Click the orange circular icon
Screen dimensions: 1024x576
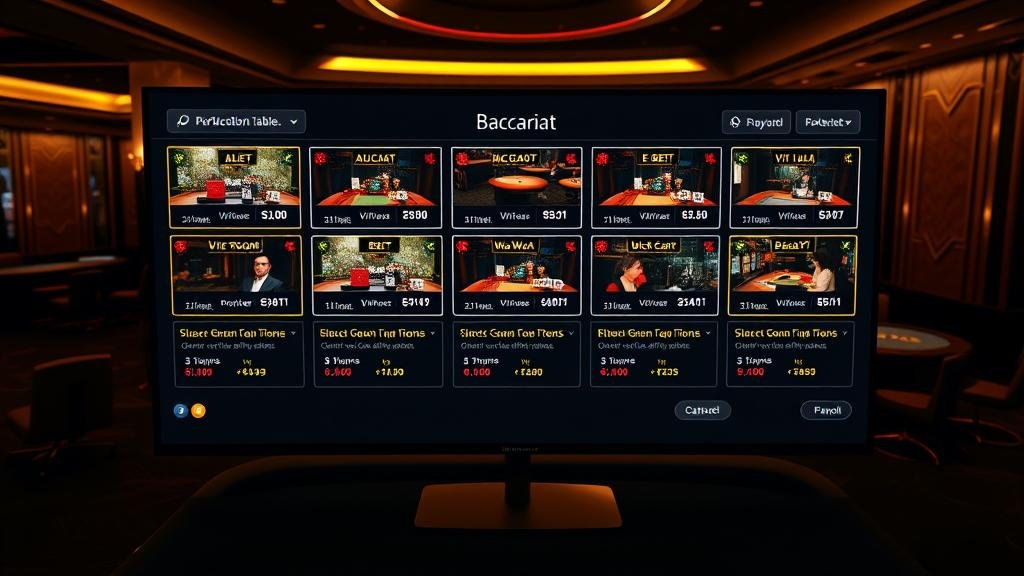[198, 410]
